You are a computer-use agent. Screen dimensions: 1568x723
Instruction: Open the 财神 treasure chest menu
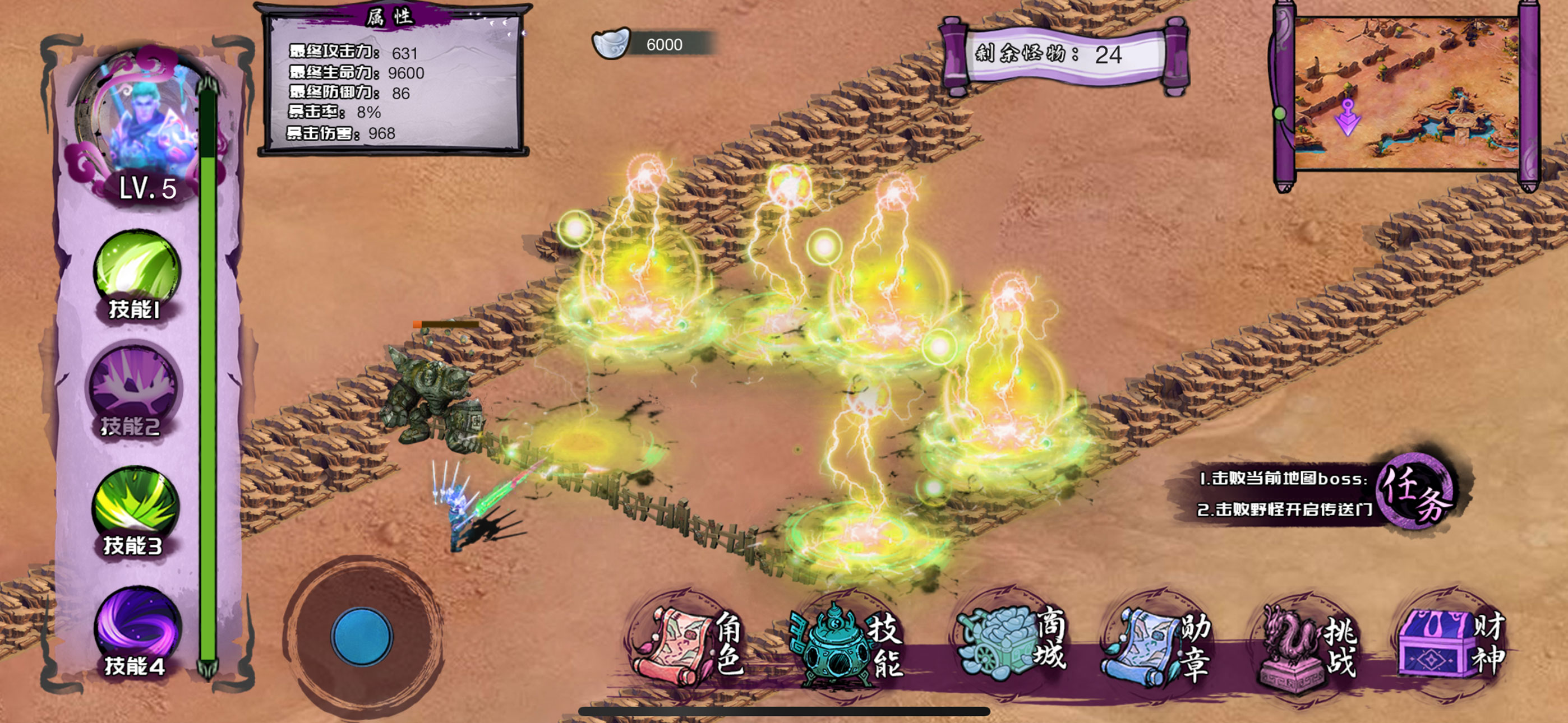pos(1451,646)
